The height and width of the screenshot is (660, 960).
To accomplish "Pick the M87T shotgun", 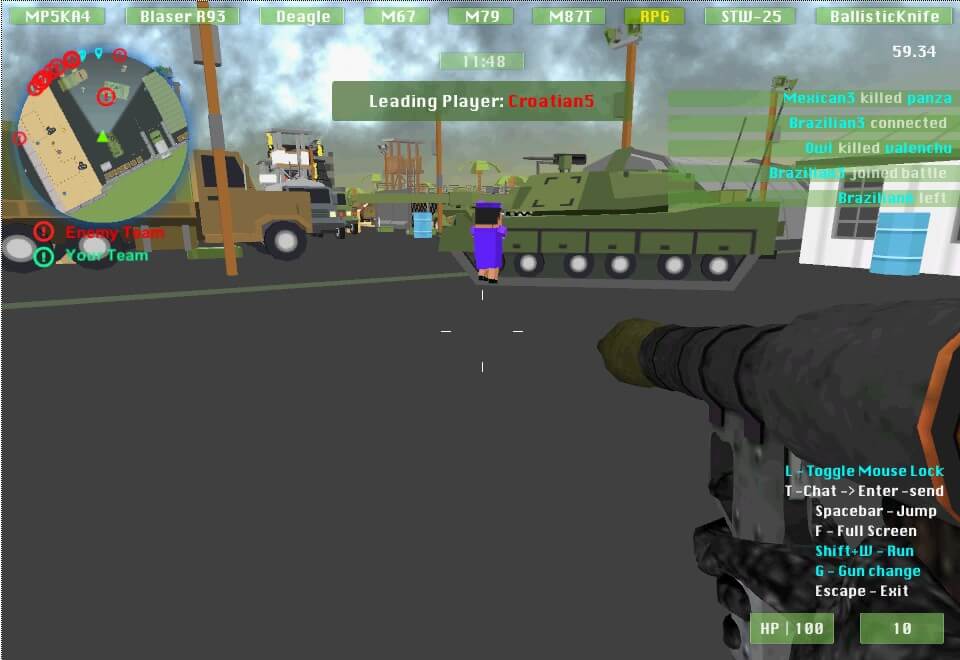I will 569,16.
